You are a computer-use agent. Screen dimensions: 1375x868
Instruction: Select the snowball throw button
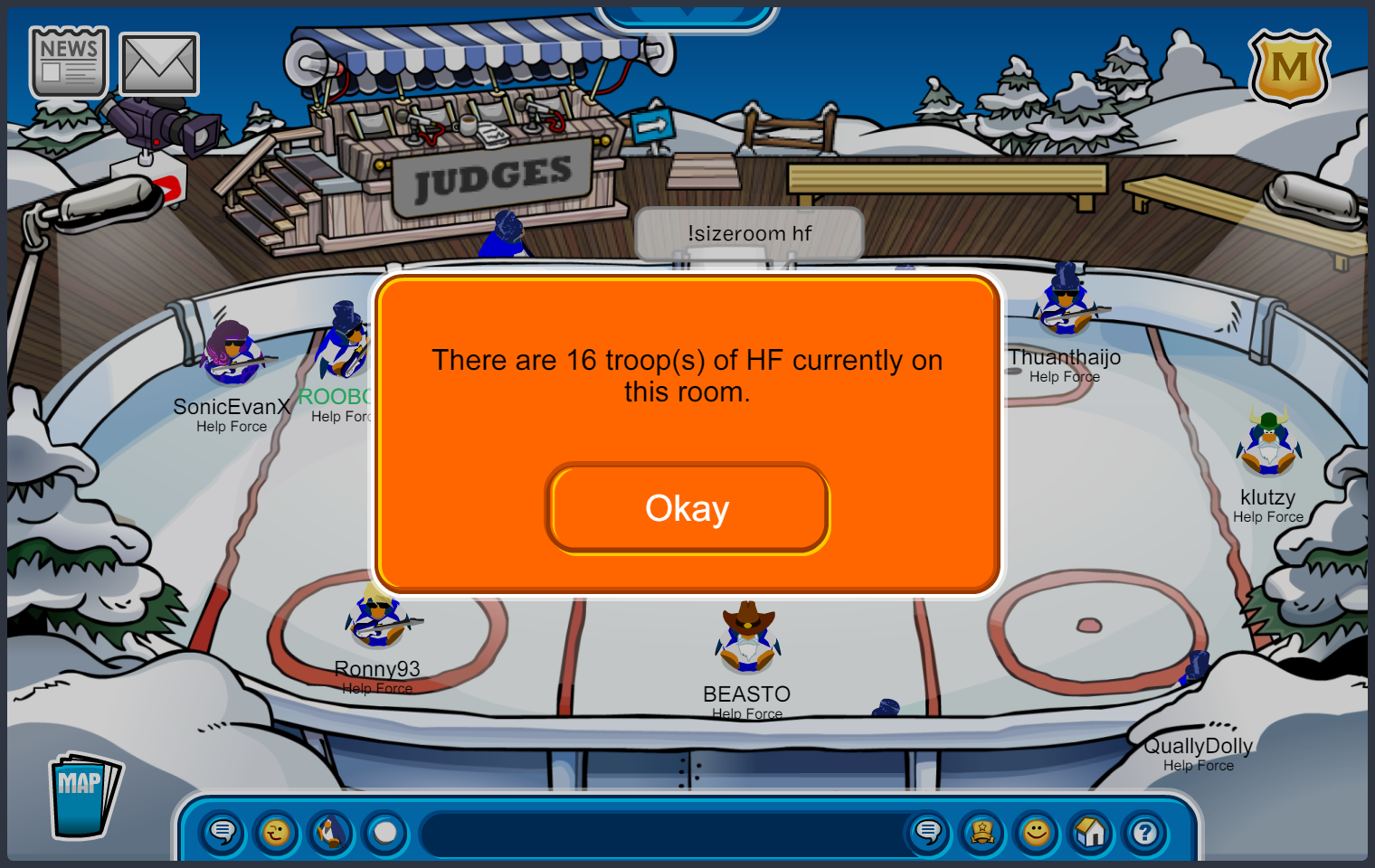coord(385,832)
